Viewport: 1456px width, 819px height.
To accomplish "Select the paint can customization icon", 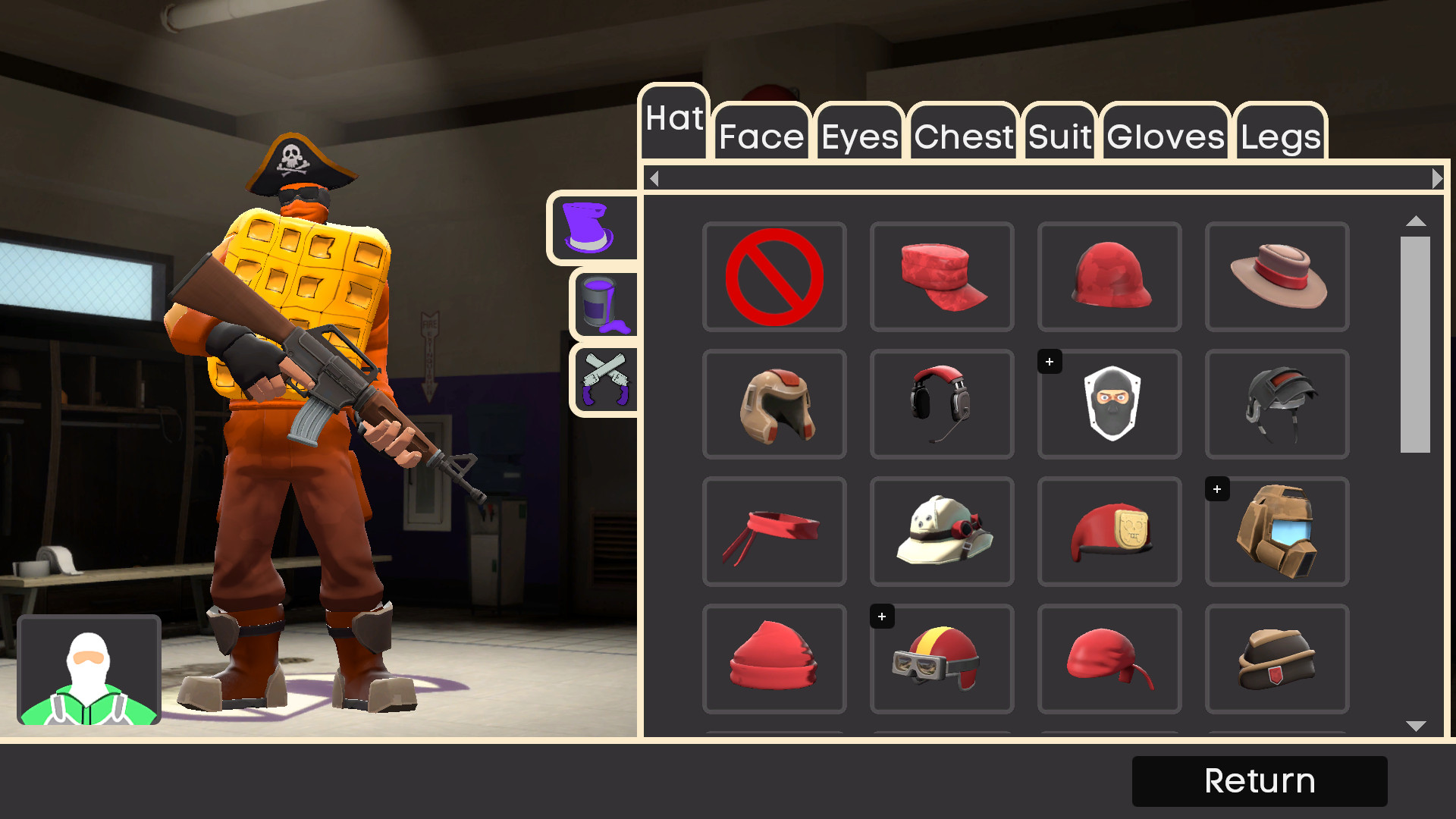I will click(x=604, y=303).
